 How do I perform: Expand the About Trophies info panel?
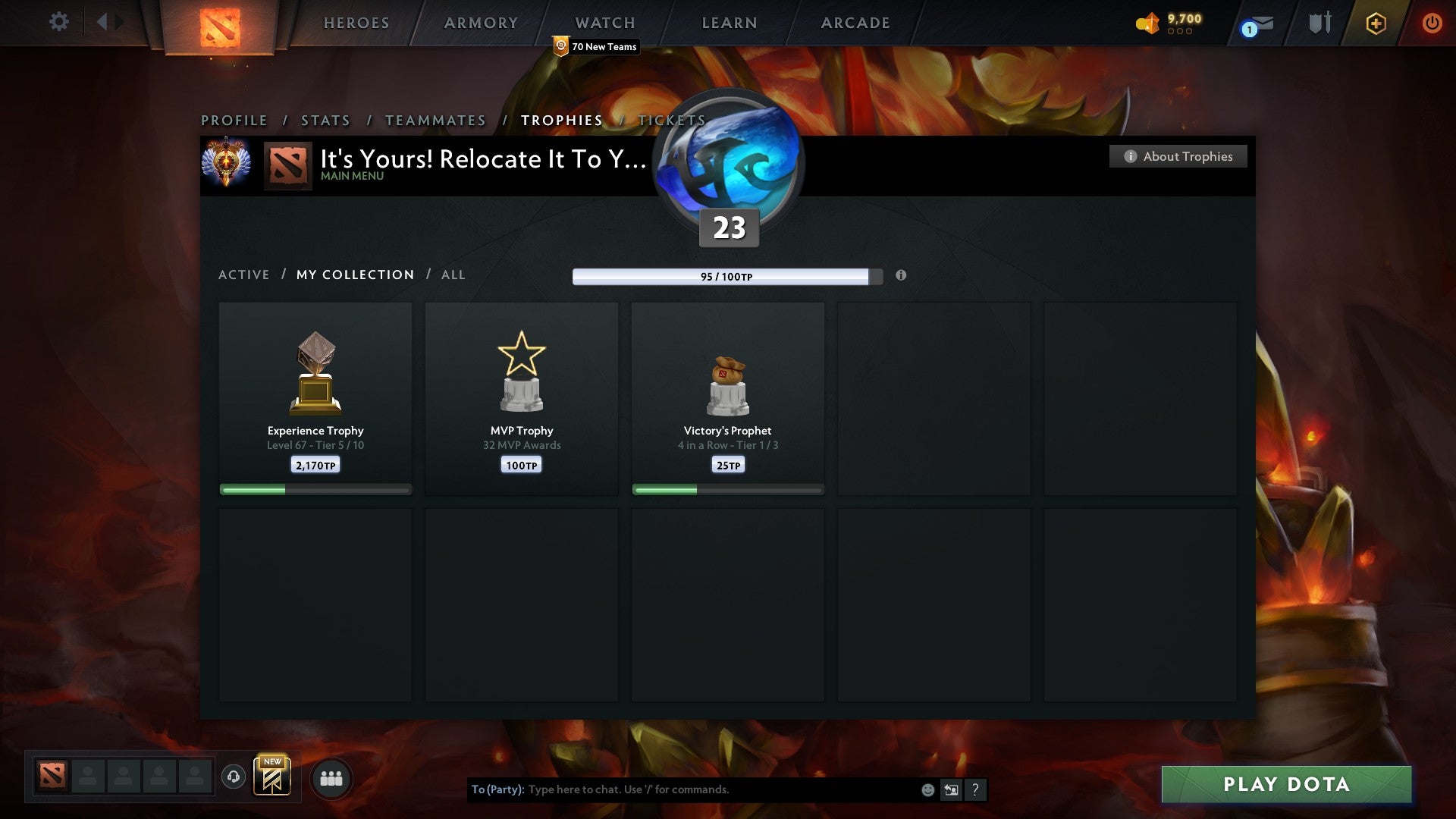tap(1178, 156)
